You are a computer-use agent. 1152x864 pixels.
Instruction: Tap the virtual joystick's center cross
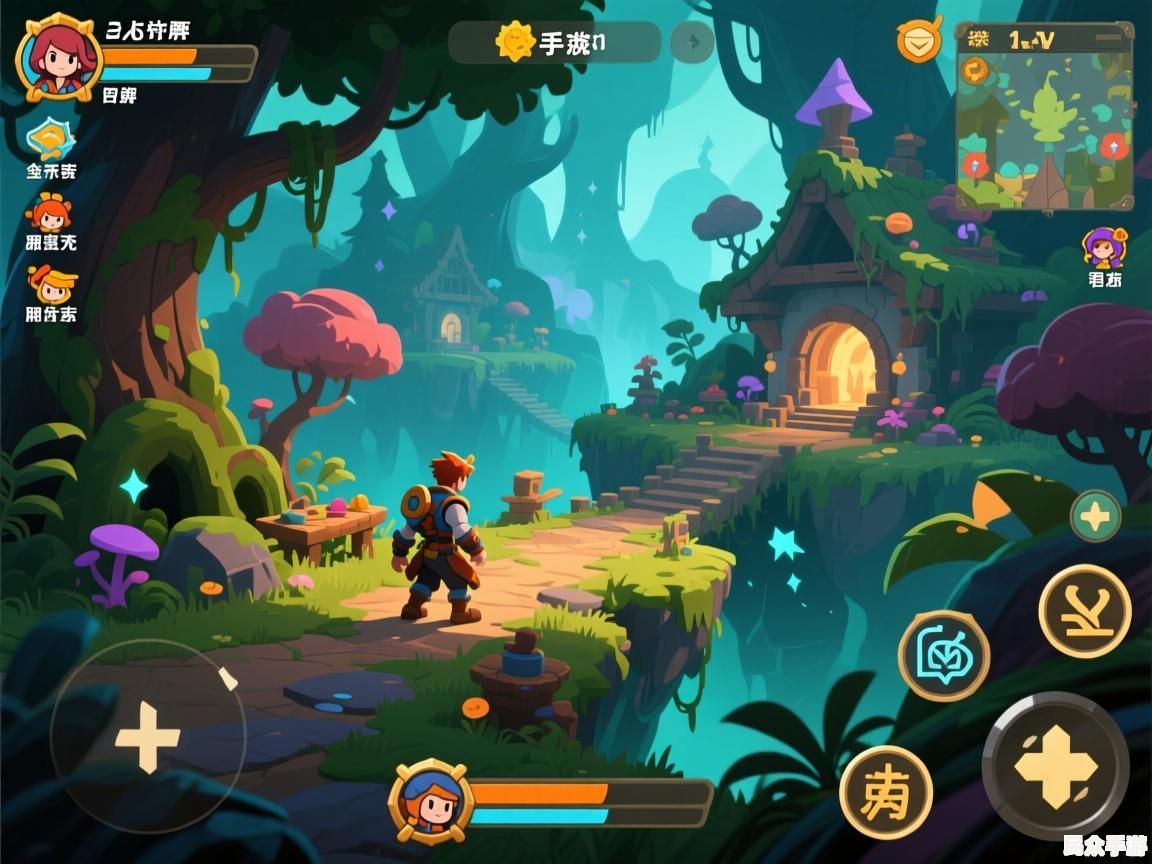(x=148, y=737)
